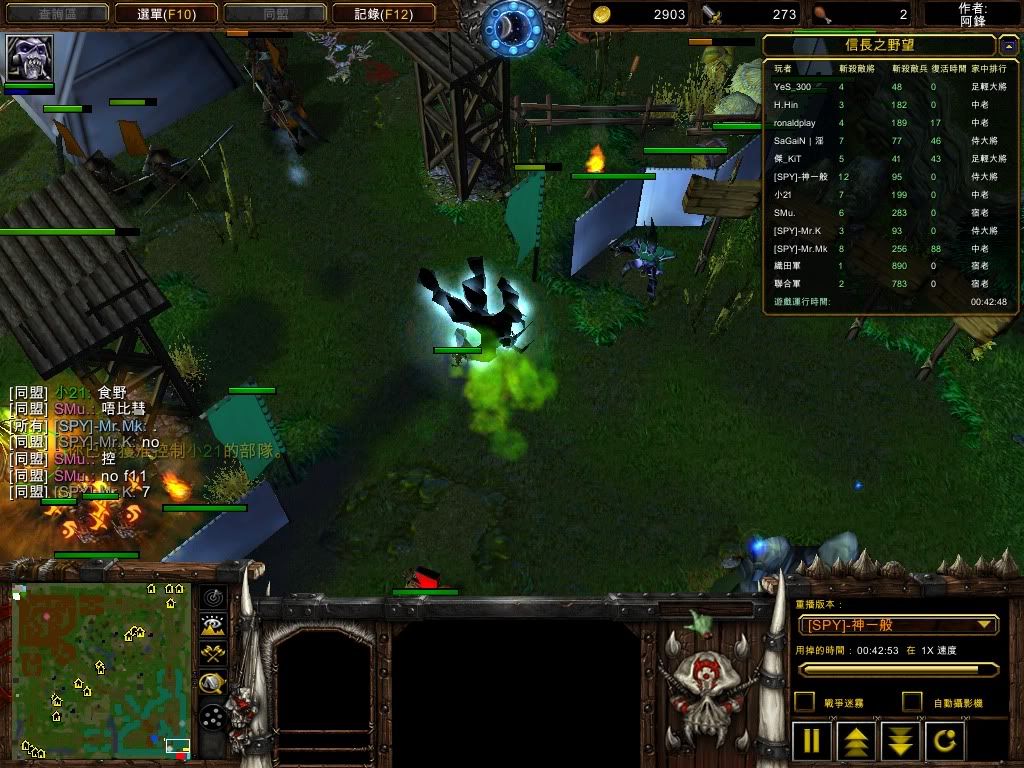The height and width of the screenshot is (768, 1024).
Task: Toggle creep camp display on minimap
Action: [x=212, y=684]
